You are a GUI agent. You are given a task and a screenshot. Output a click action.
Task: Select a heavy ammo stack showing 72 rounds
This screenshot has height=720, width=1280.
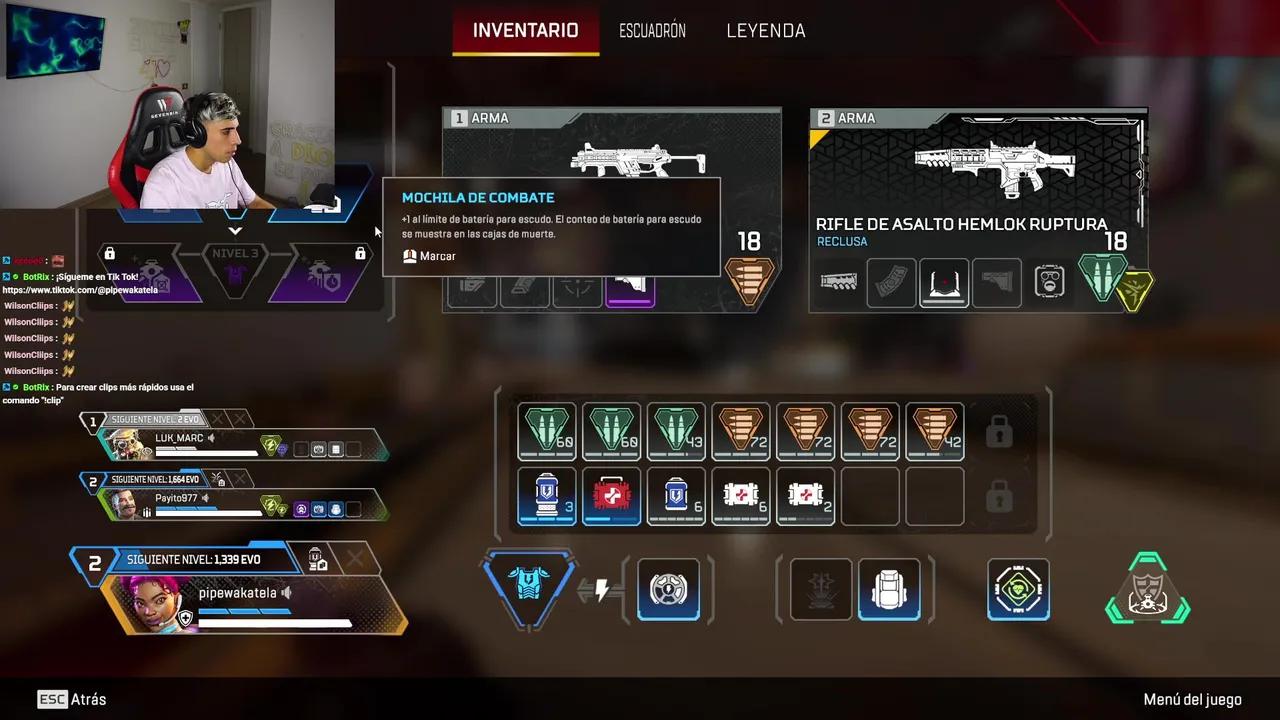coord(805,431)
